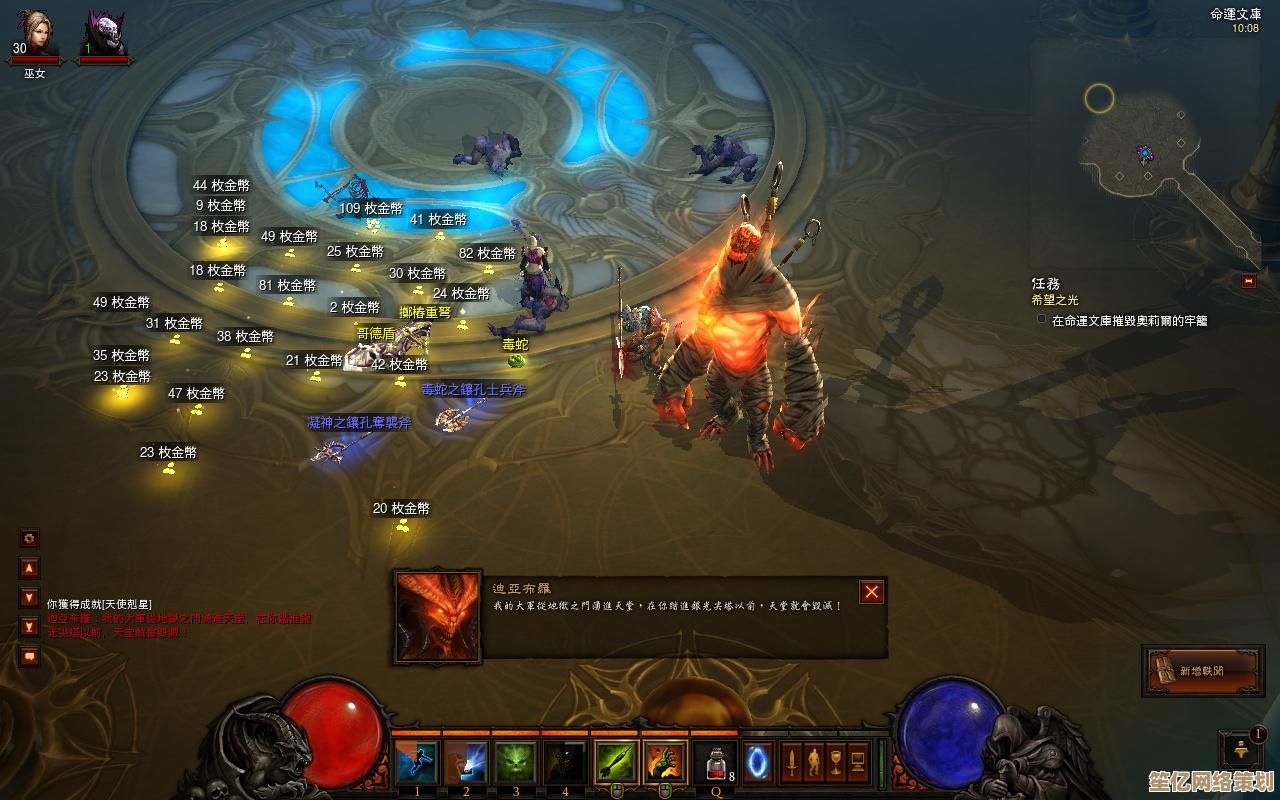Use the red health potion
The height and width of the screenshot is (800, 1280).
714,763
